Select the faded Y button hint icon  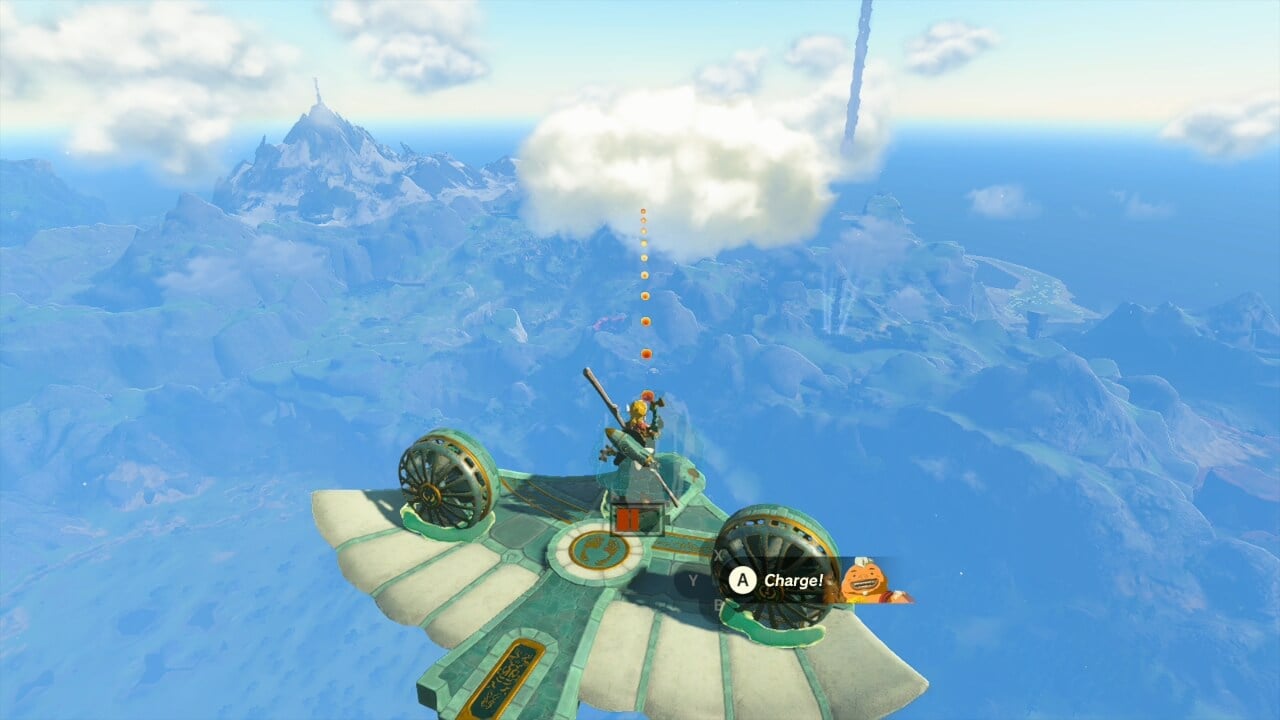point(693,579)
